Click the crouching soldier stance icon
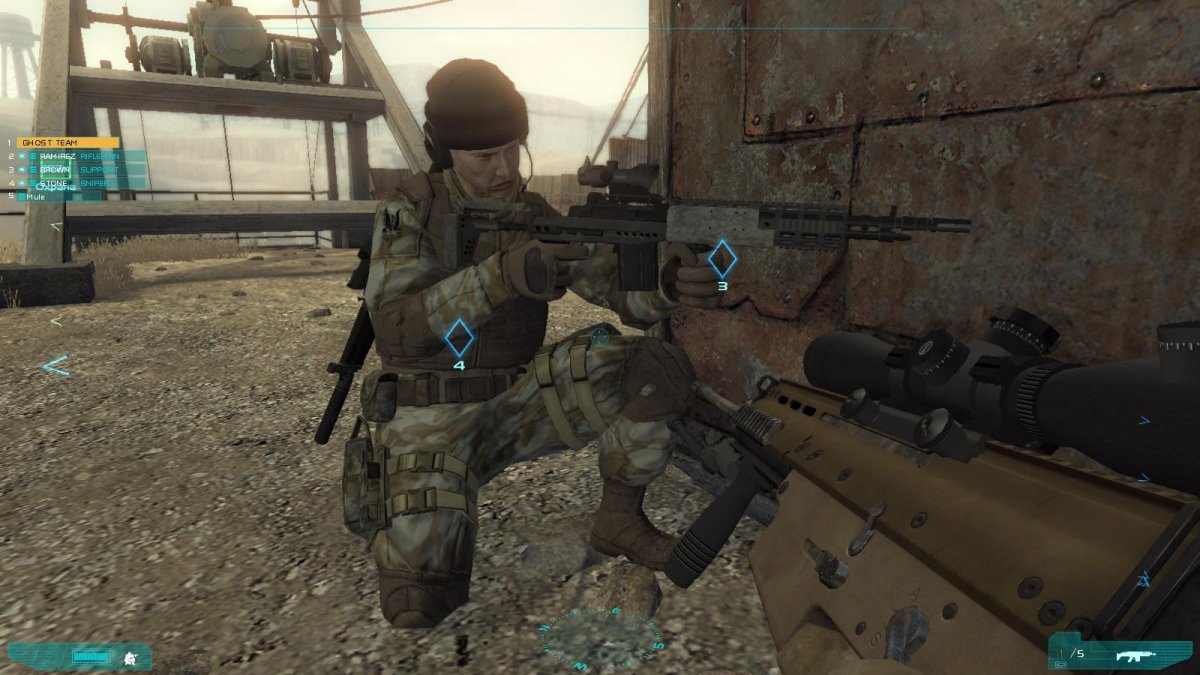1200x675 pixels. pyautogui.click(x=129, y=657)
